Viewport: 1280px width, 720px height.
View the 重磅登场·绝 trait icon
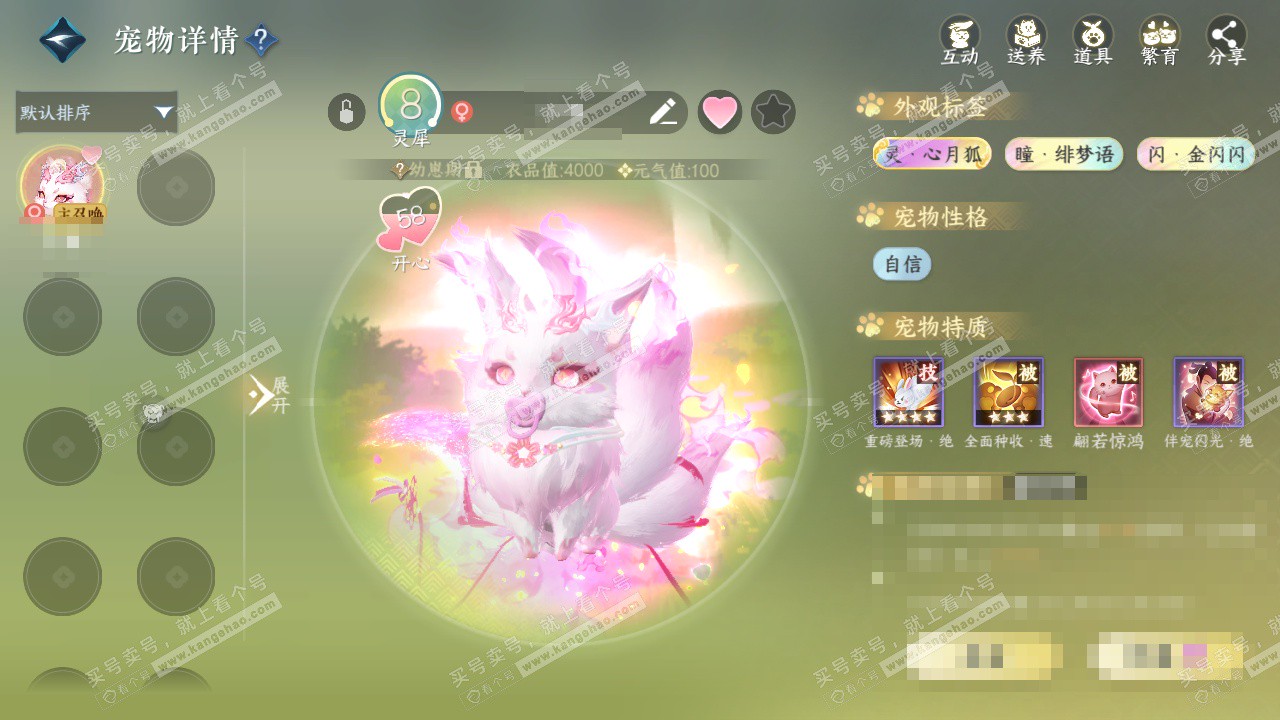[908, 392]
